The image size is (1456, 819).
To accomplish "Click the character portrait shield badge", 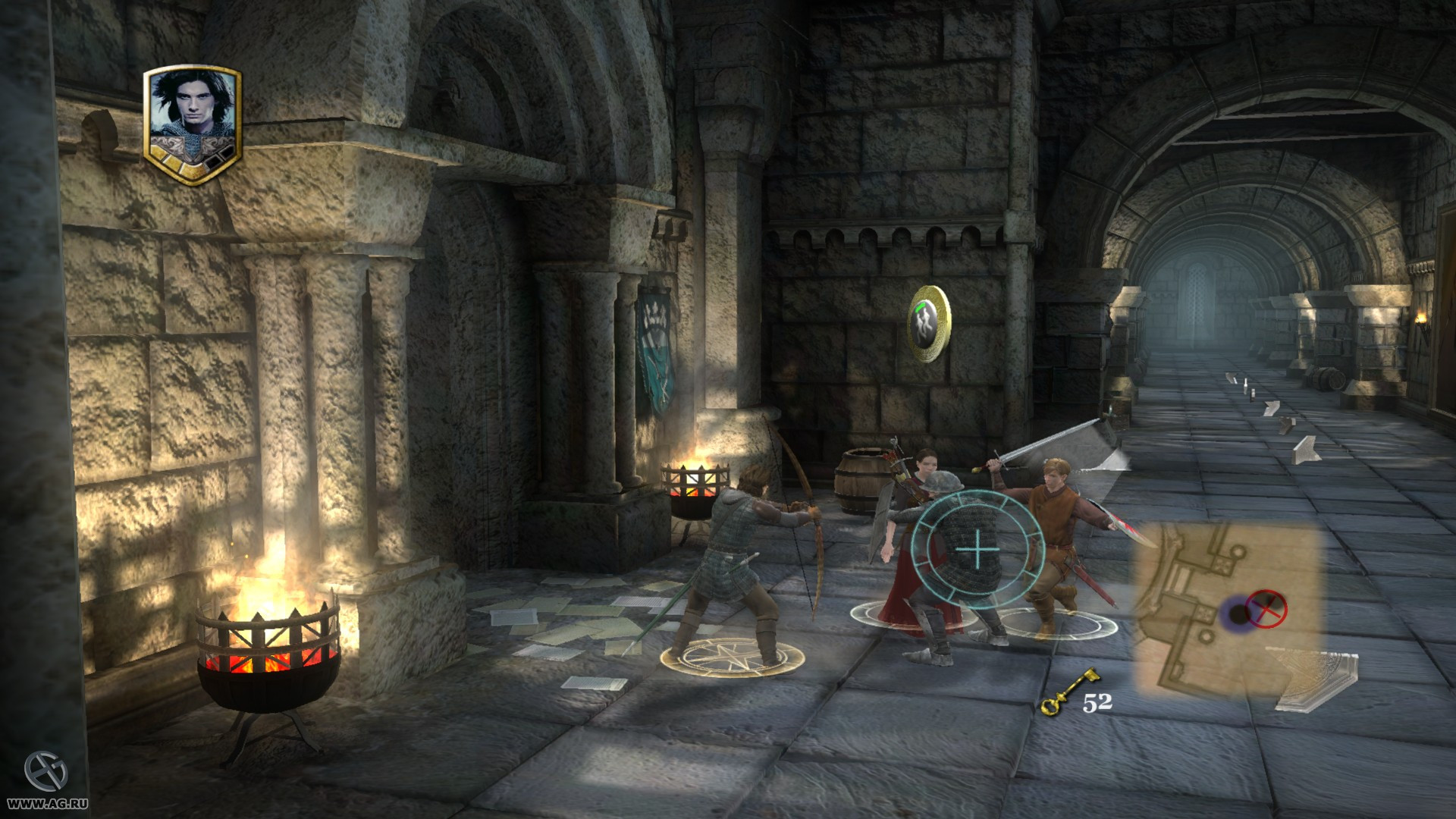I will [x=193, y=124].
